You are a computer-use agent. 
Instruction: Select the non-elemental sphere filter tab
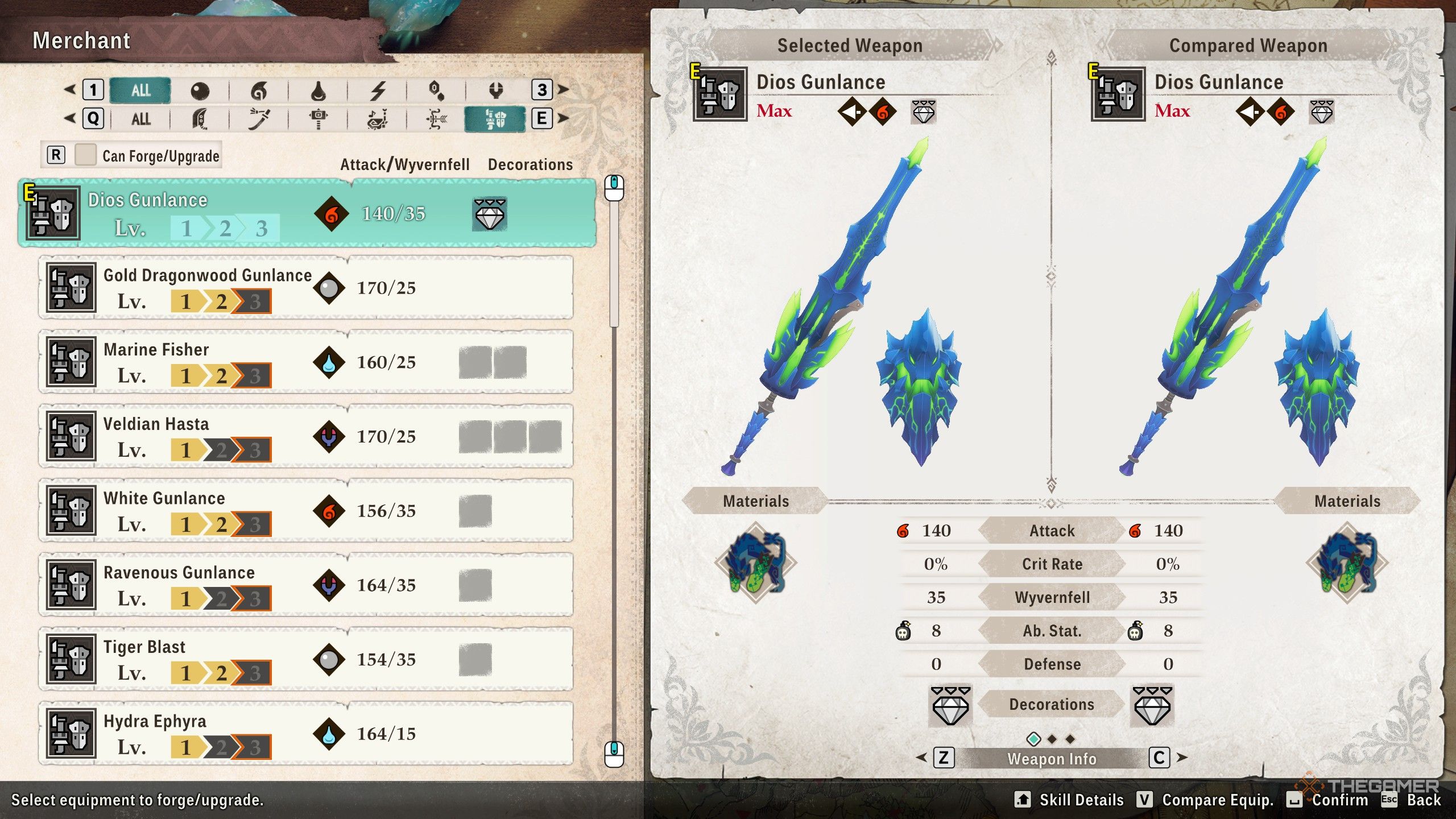tap(200, 90)
